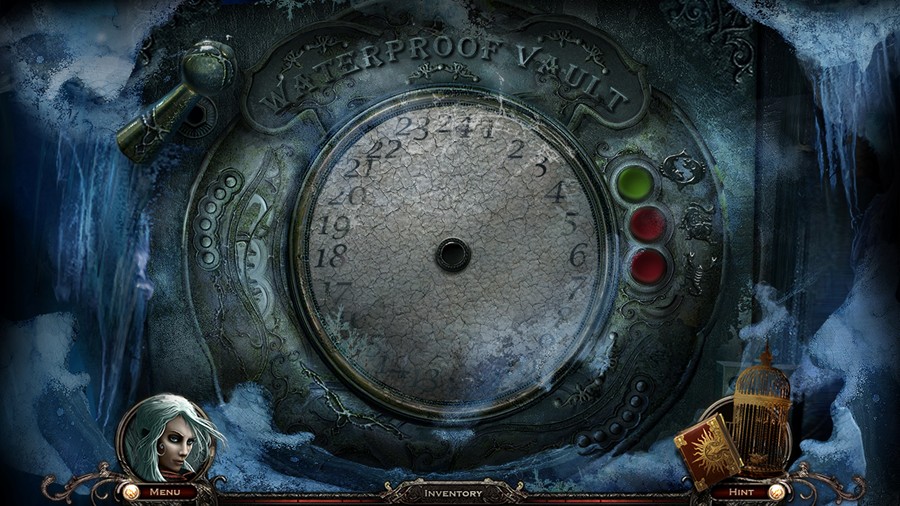This screenshot has height=506, width=900.
Task: Open the red sun journal book
Action: [708, 451]
